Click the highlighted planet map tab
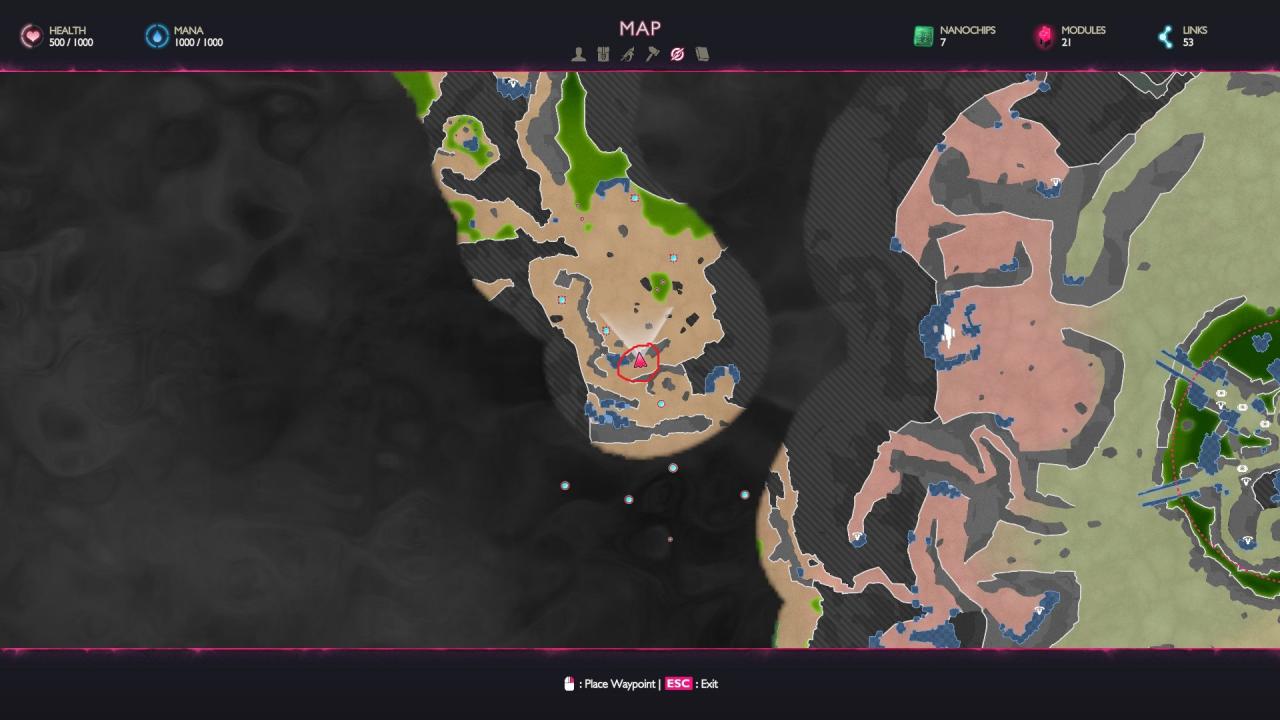1280x720 pixels. point(677,54)
